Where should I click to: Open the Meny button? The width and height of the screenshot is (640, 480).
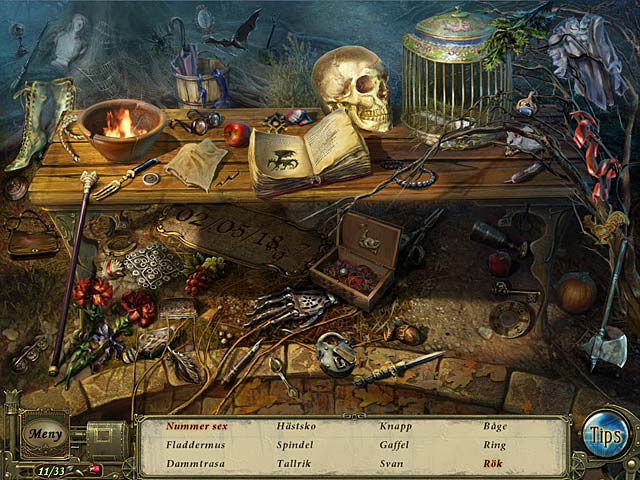(x=44, y=435)
